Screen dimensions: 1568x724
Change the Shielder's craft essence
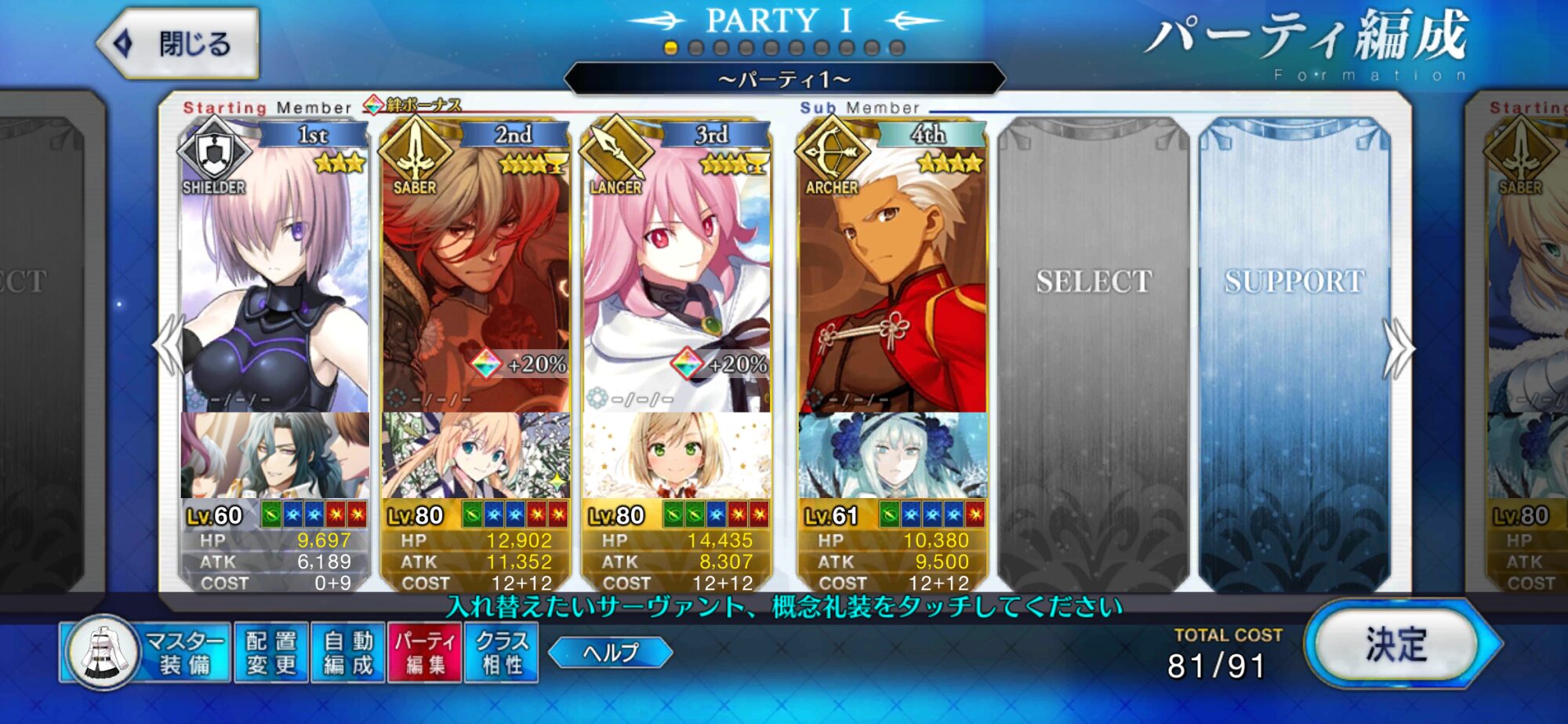click(x=274, y=455)
